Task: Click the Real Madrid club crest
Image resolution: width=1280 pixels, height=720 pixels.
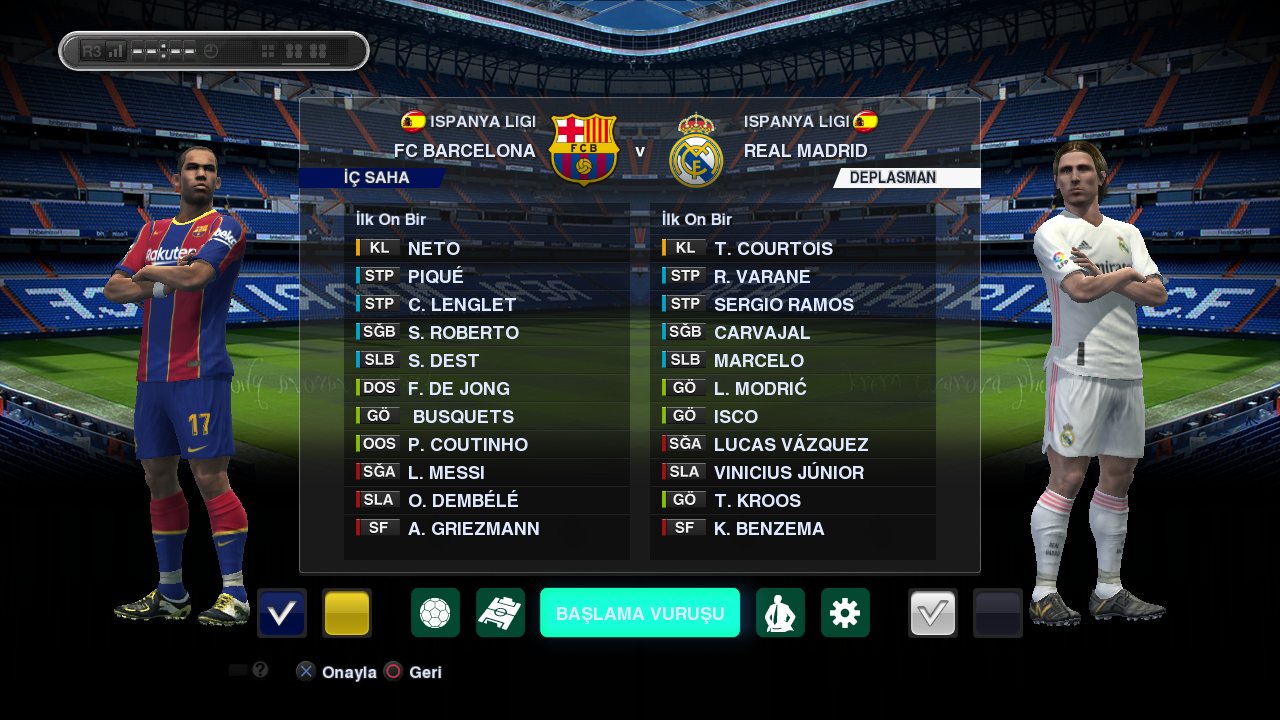Action: (x=696, y=151)
